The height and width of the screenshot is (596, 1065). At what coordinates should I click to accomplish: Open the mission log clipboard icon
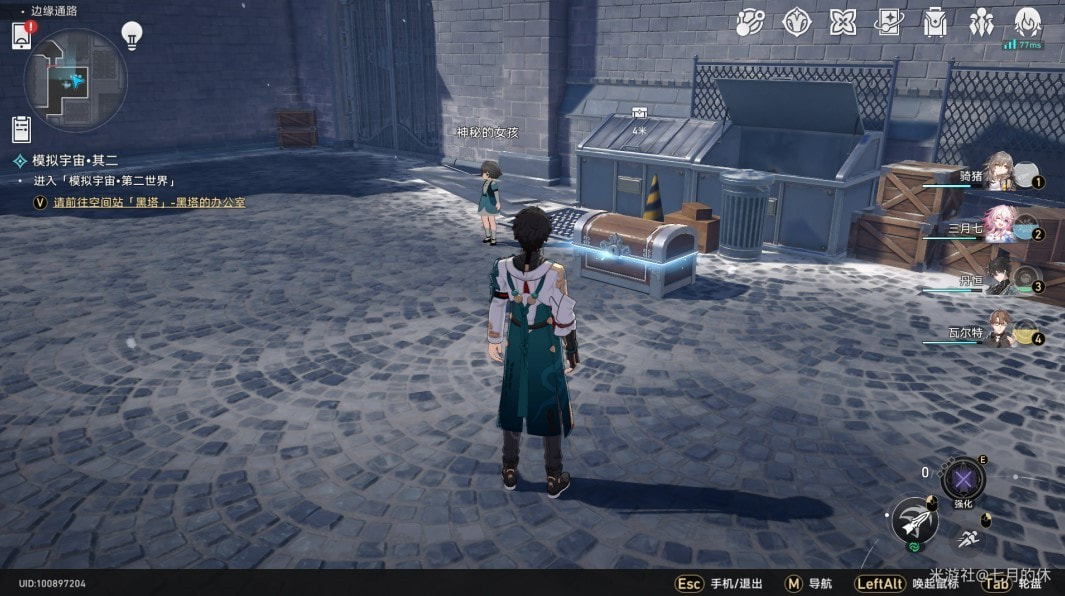tap(22, 128)
